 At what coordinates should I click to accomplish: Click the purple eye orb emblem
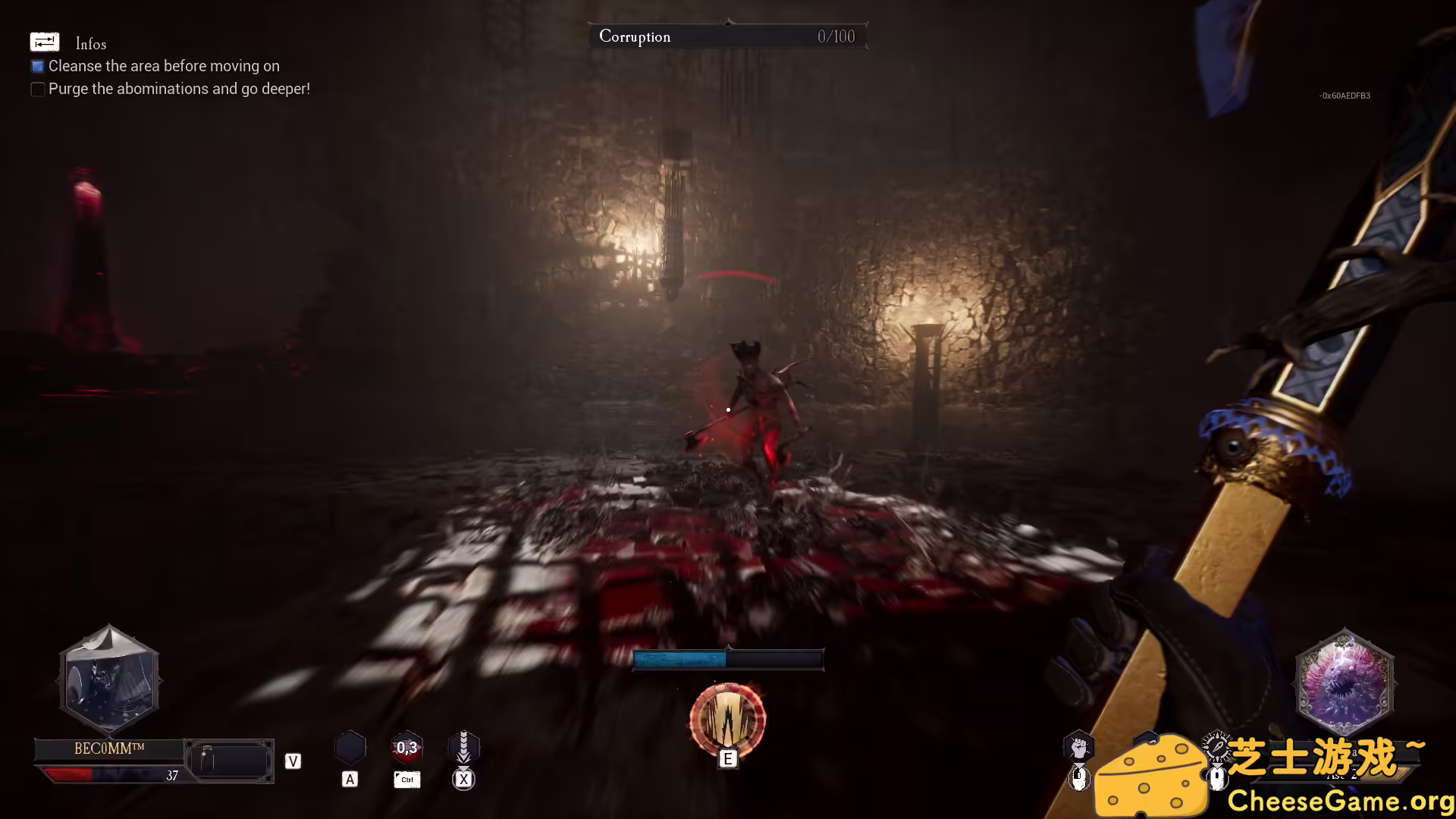tap(1344, 682)
